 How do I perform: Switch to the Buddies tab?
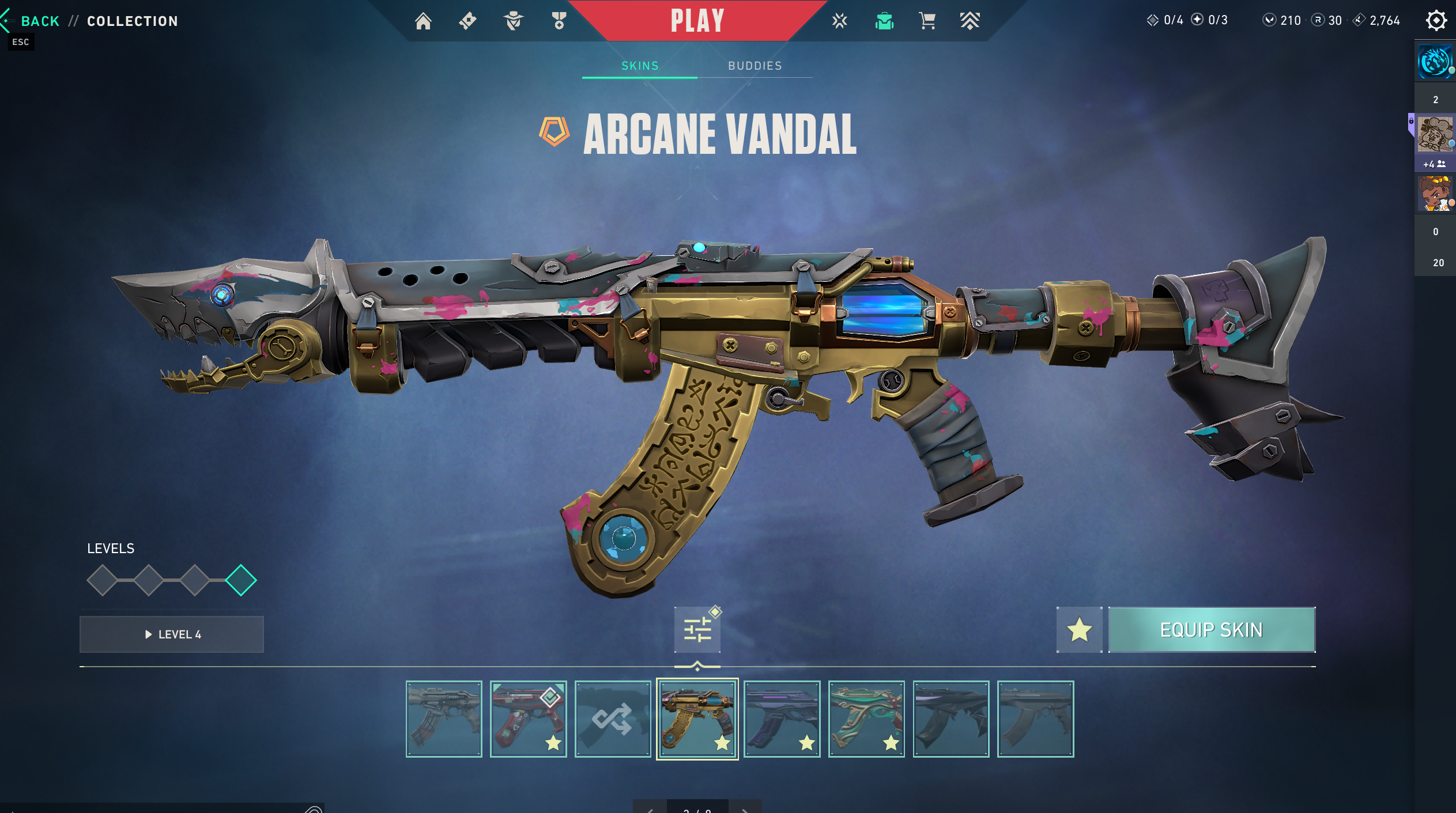click(x=755, y=66)
